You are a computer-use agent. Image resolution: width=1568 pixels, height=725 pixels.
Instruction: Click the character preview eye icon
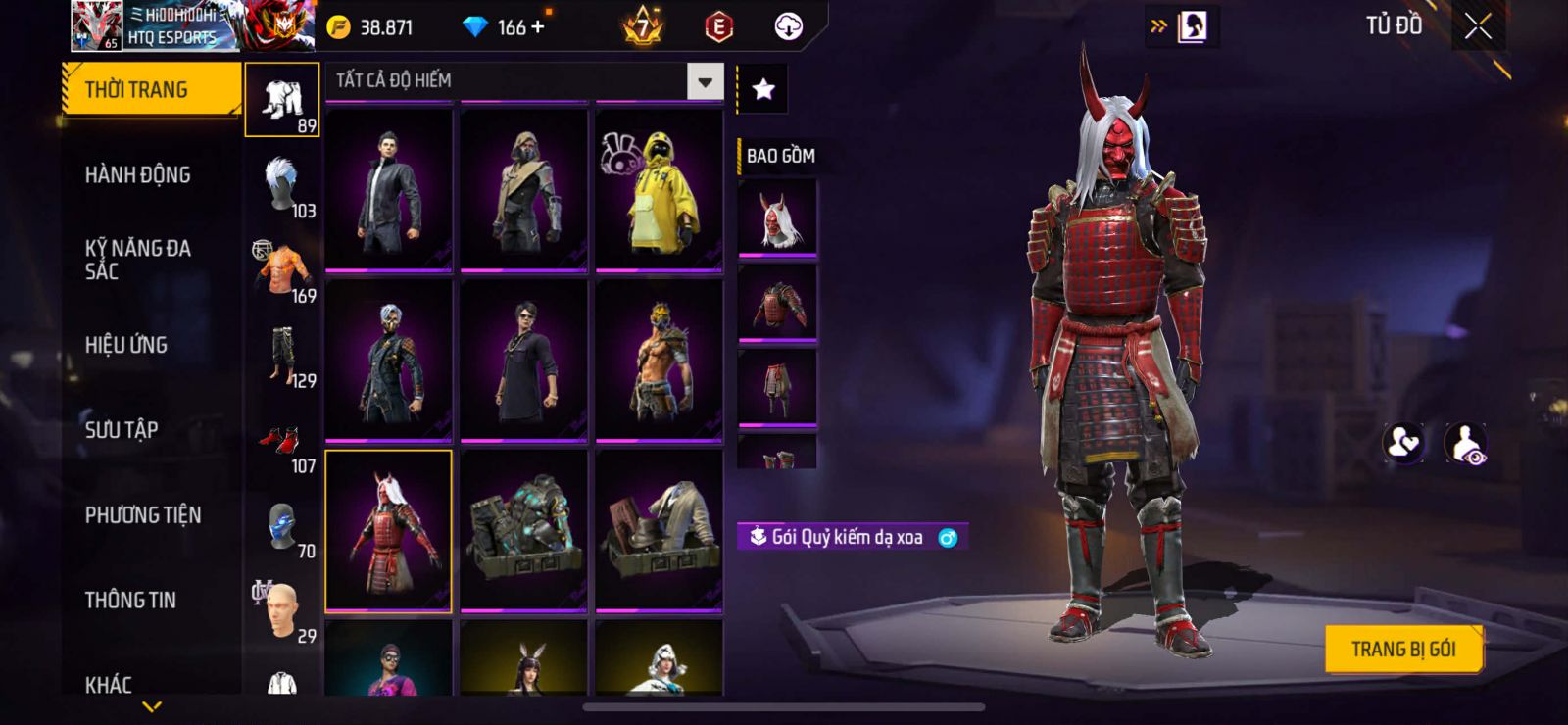click(1465, 443)
